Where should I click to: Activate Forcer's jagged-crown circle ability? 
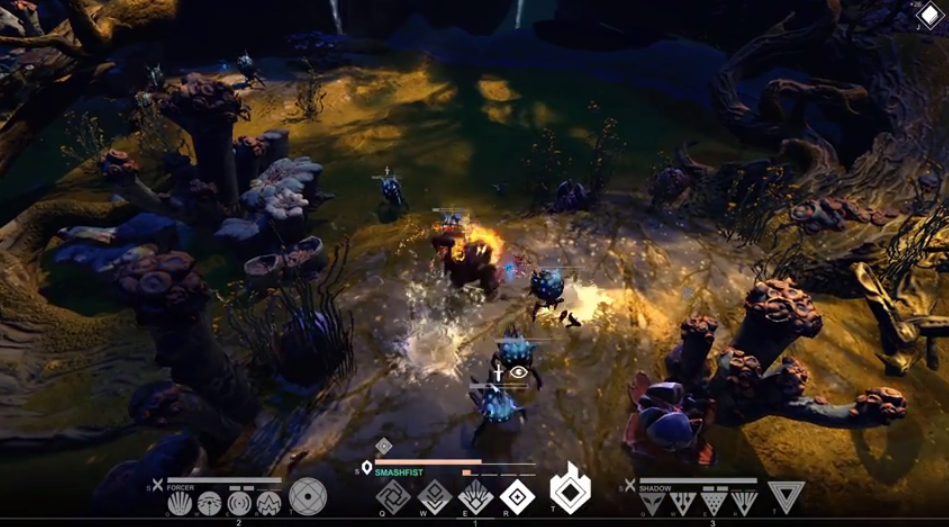click(x=269, y=503)
